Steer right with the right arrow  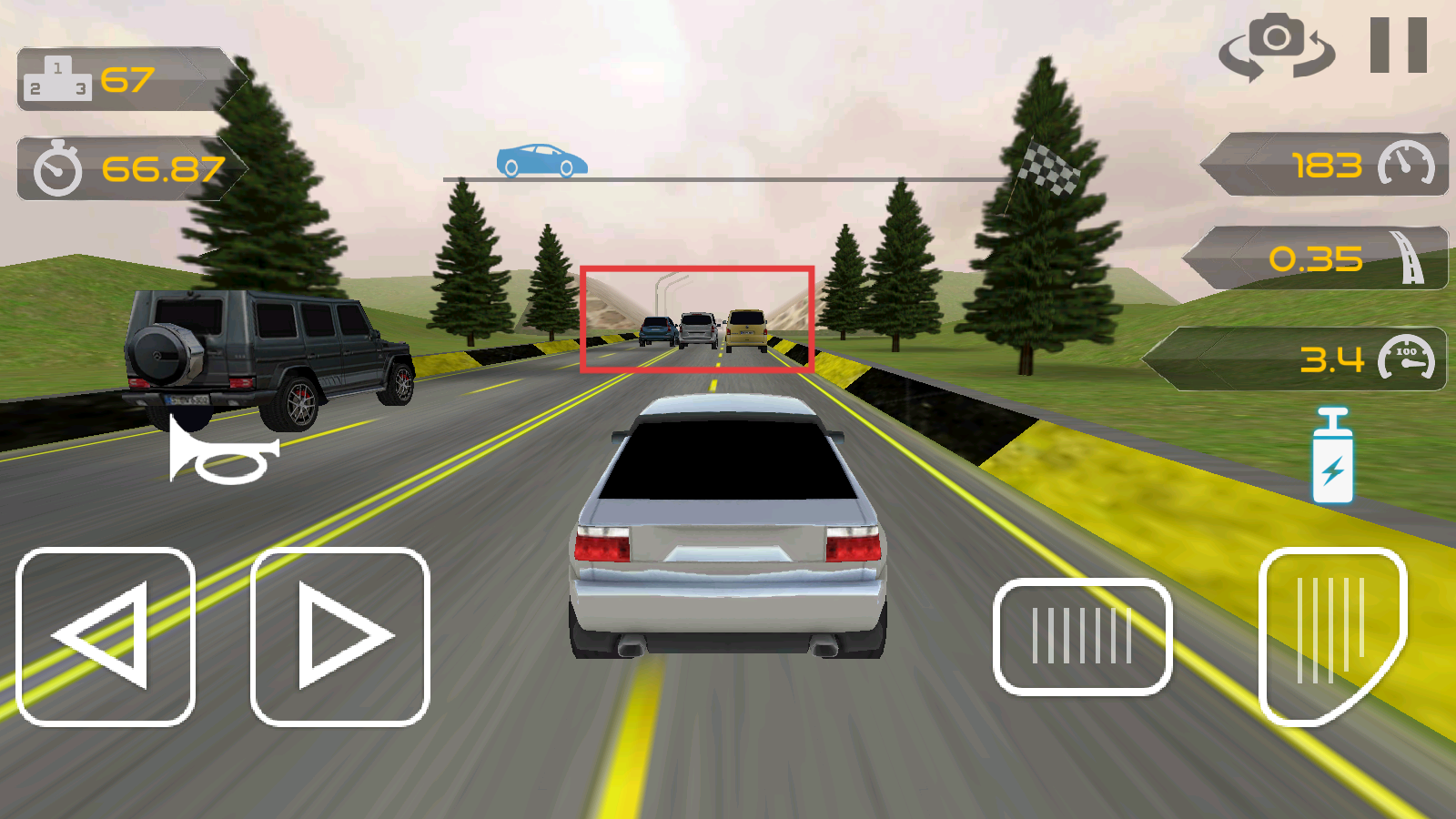(x=339, y=636)
